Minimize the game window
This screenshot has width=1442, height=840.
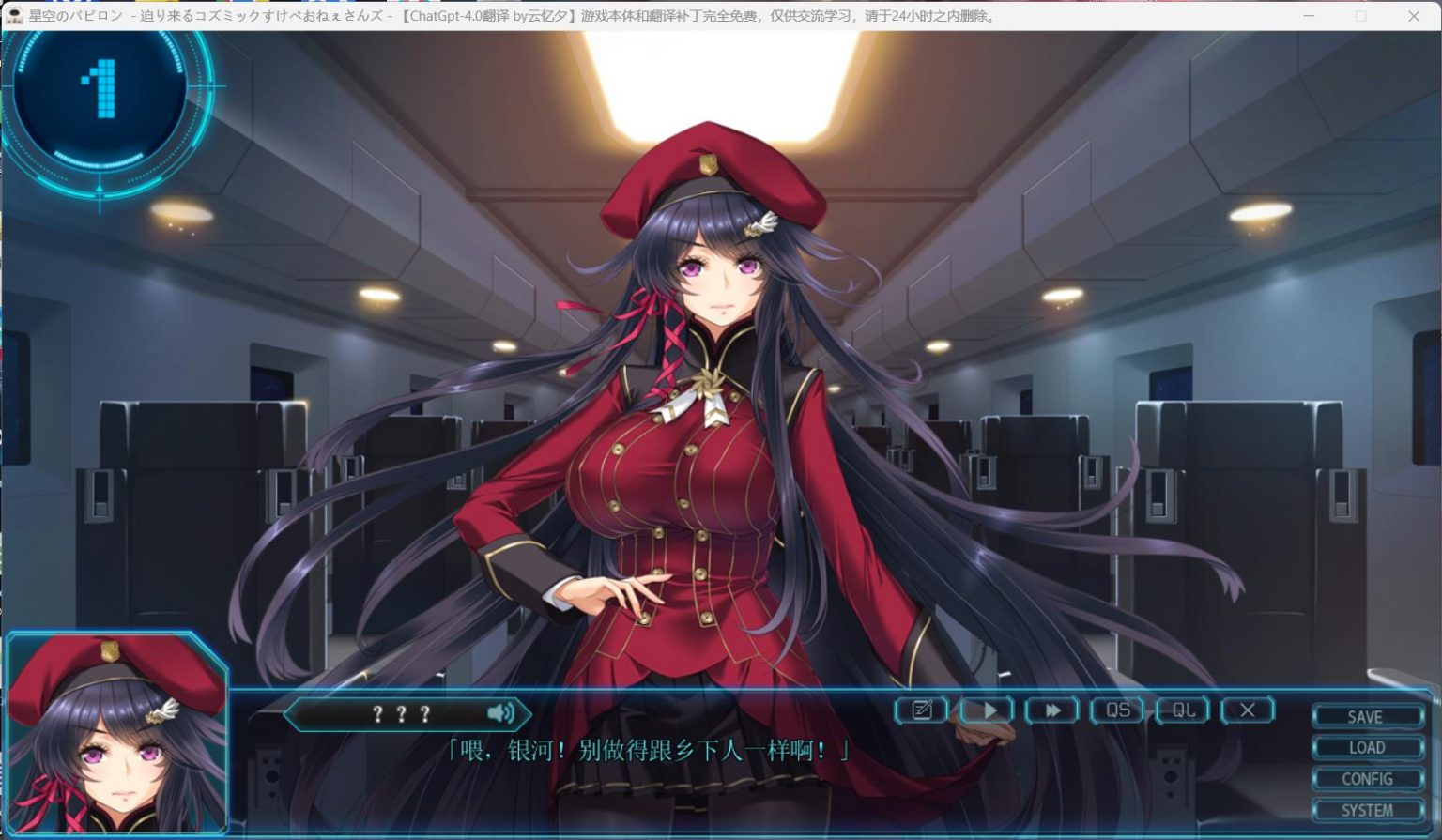click(1308, 15)
